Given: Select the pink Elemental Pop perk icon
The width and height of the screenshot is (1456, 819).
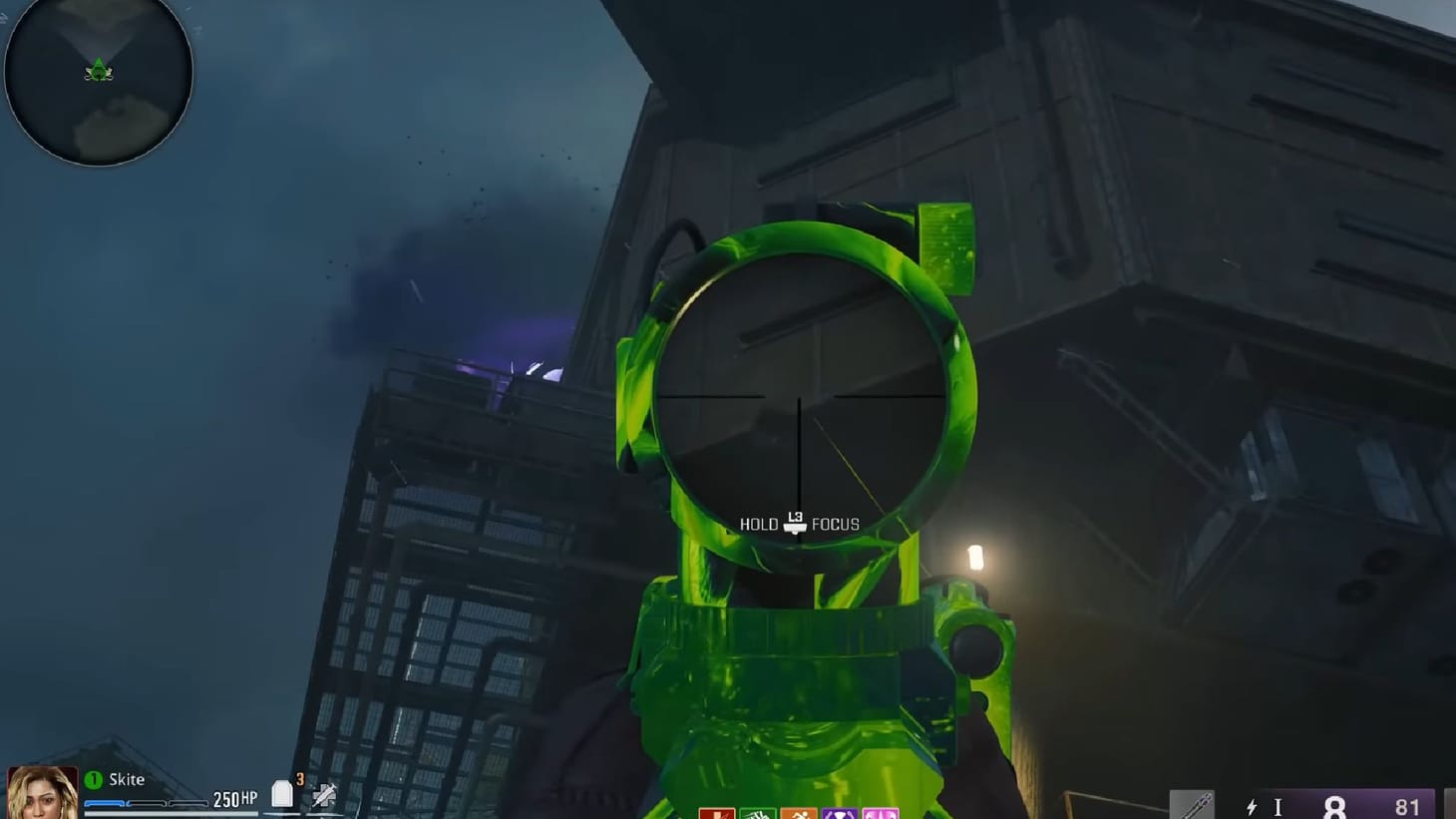Looking at the screenshot, I should click(x=882, y=813).
